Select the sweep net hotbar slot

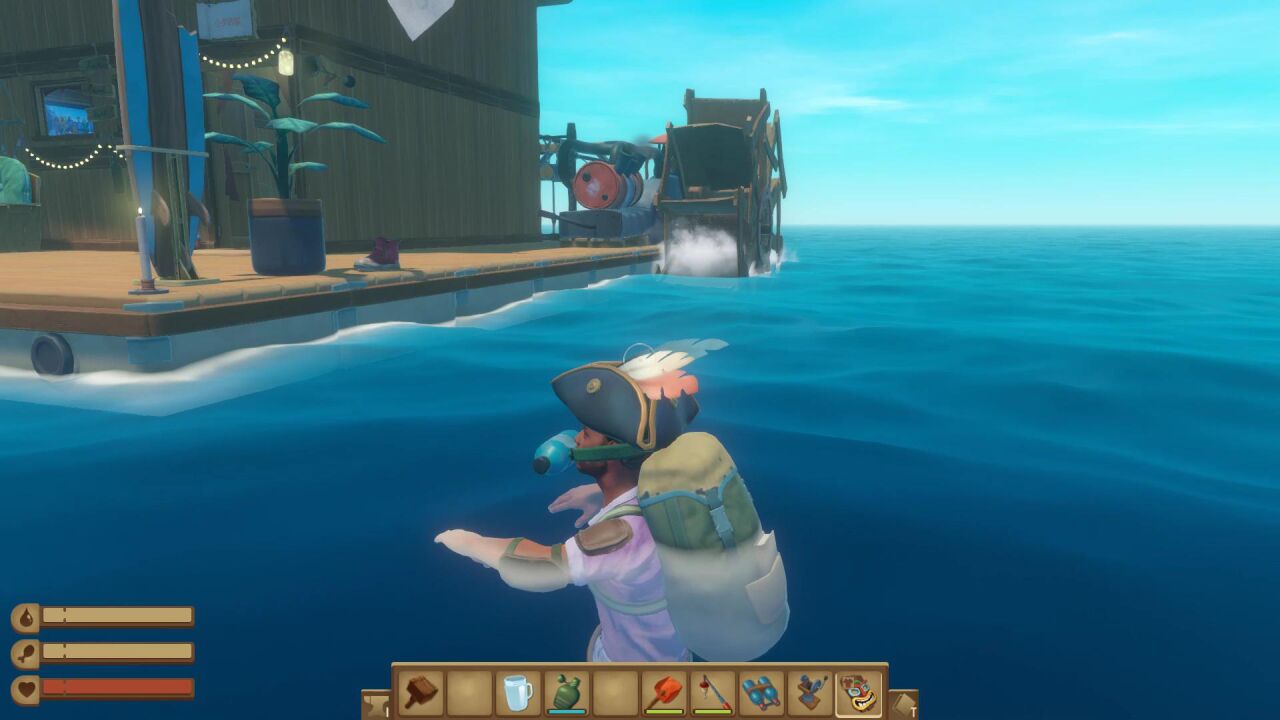coord(810,692)
